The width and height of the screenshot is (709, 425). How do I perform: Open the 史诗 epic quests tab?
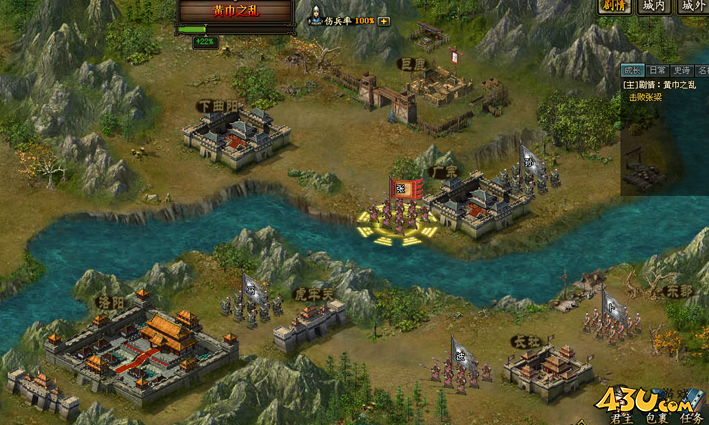pyautogui.click(x=682, y=70)
